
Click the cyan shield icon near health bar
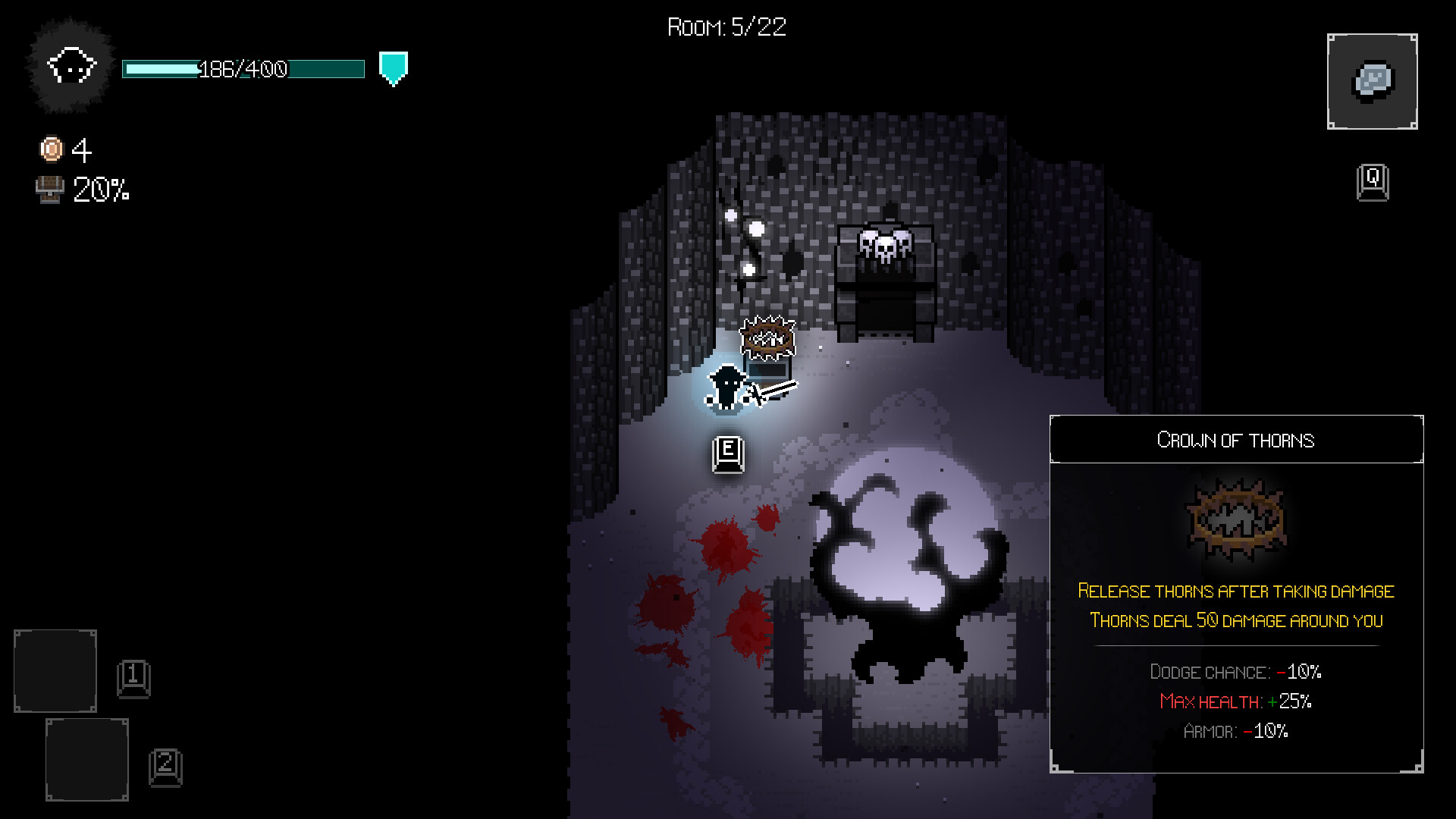click(x=392, y=68)
